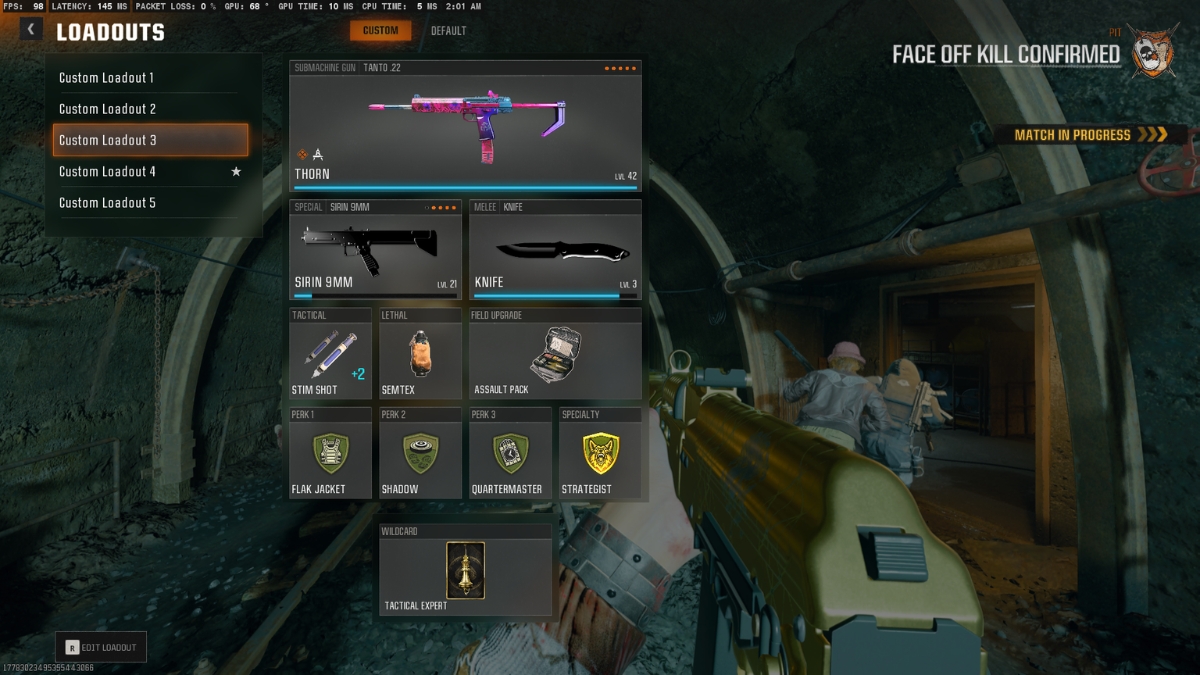Select the Shadow perk slot
The image size is (1200, 675).
(420, 453)
